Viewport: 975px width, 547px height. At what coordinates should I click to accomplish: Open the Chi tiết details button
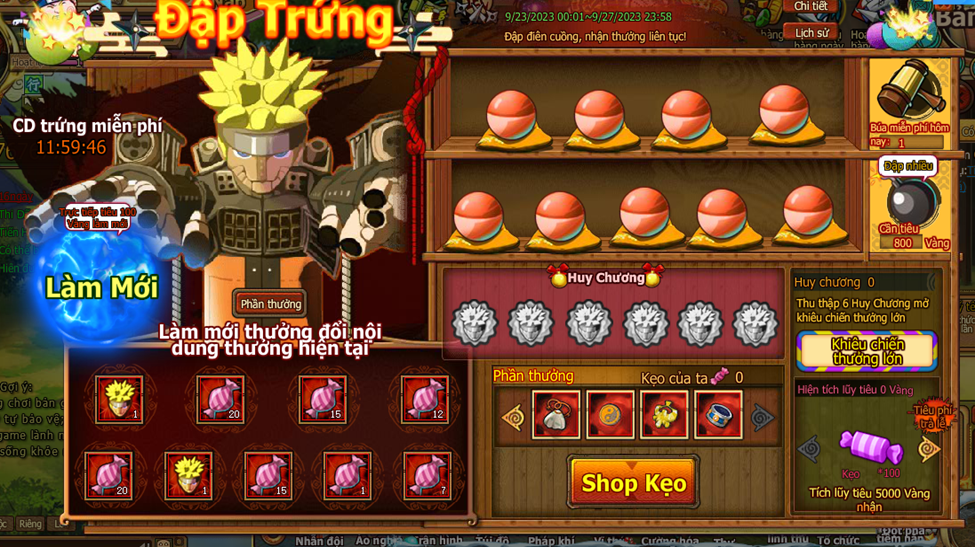click(811, 7)
